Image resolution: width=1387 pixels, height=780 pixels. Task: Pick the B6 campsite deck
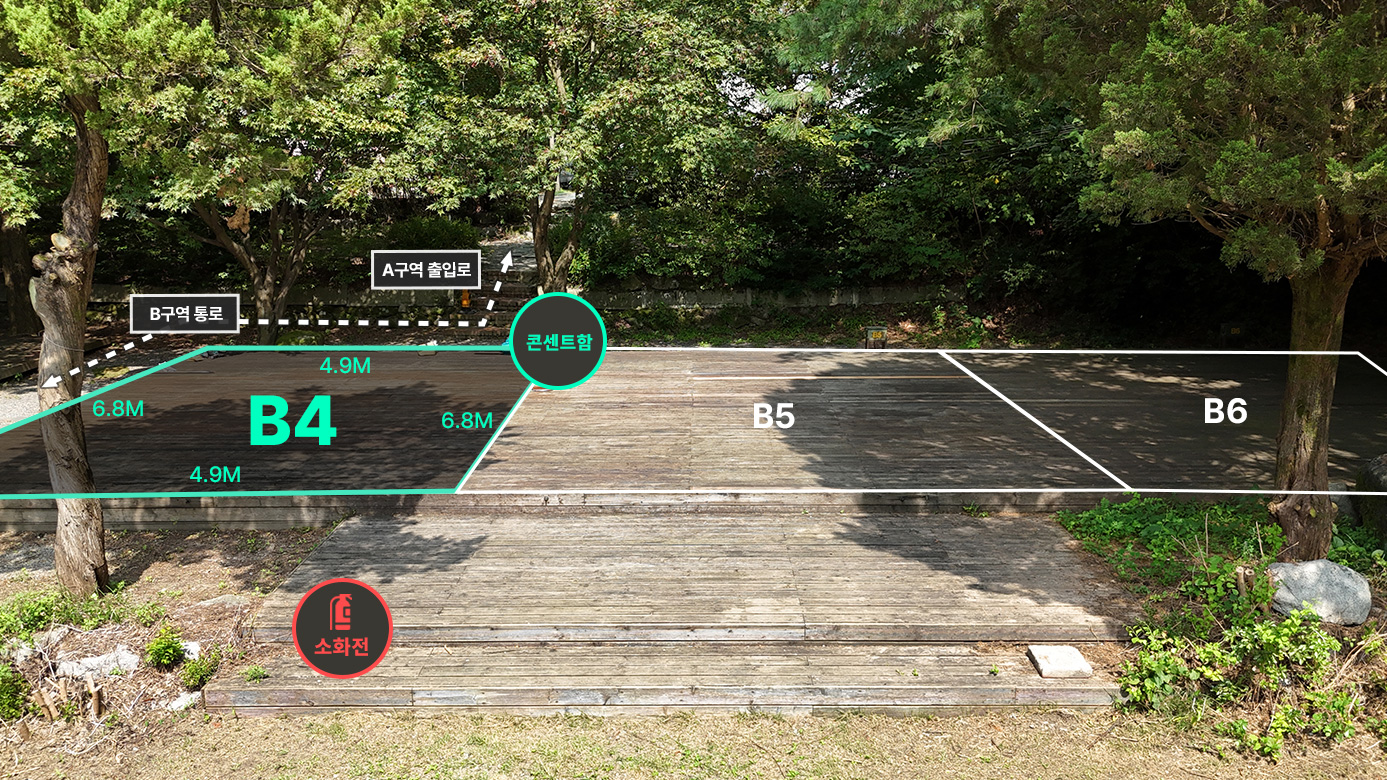tap(1225, 411)
